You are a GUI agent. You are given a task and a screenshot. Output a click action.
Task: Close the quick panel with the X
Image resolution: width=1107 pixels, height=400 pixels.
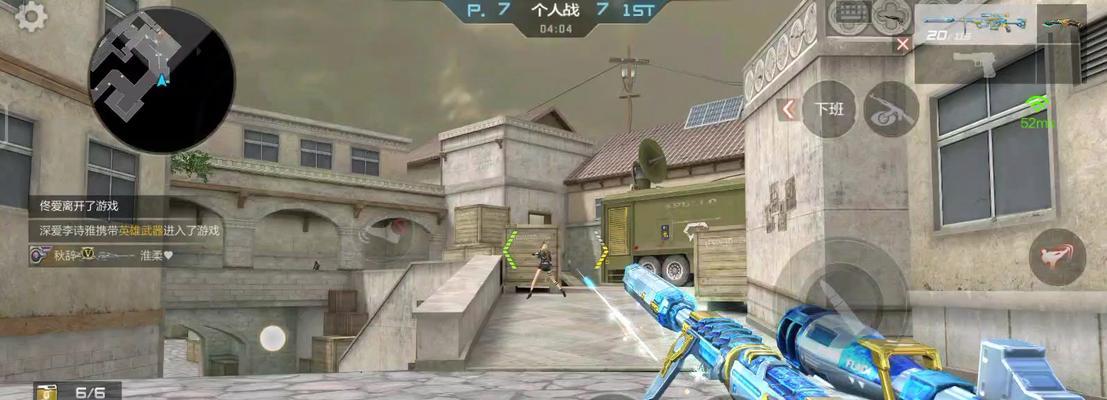point(903,44)
